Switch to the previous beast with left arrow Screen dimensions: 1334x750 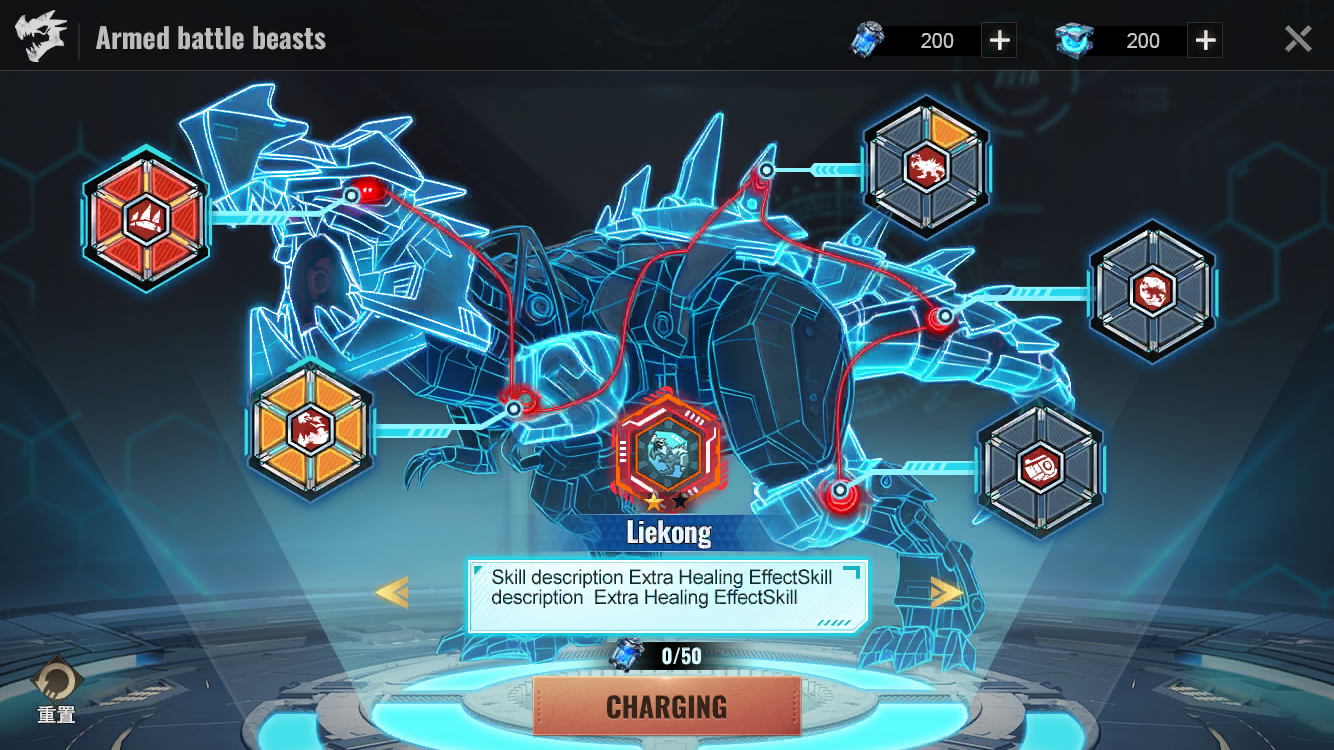click(391, 593)
